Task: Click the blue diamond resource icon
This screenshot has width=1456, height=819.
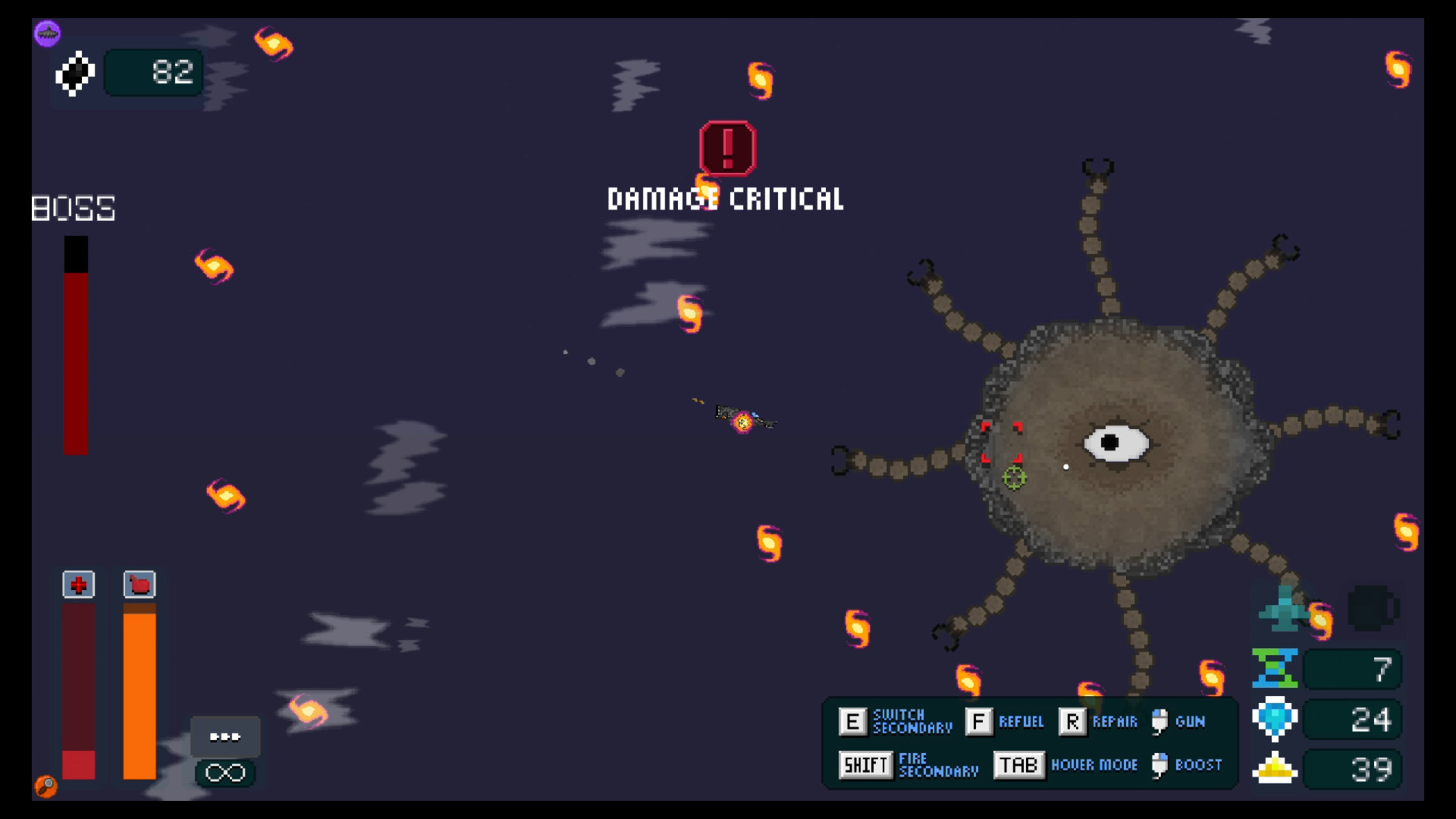Action: (1276, 718)
